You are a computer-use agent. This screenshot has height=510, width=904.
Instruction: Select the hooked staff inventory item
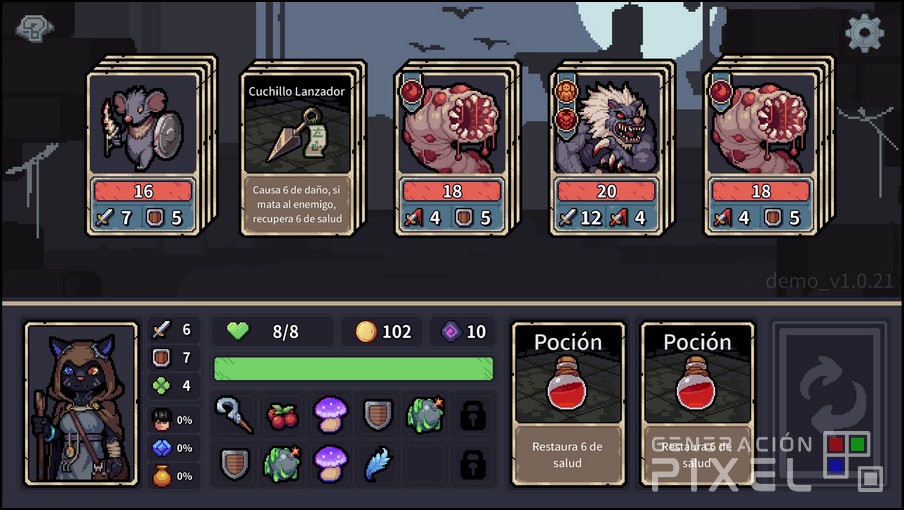click(234, 414)
